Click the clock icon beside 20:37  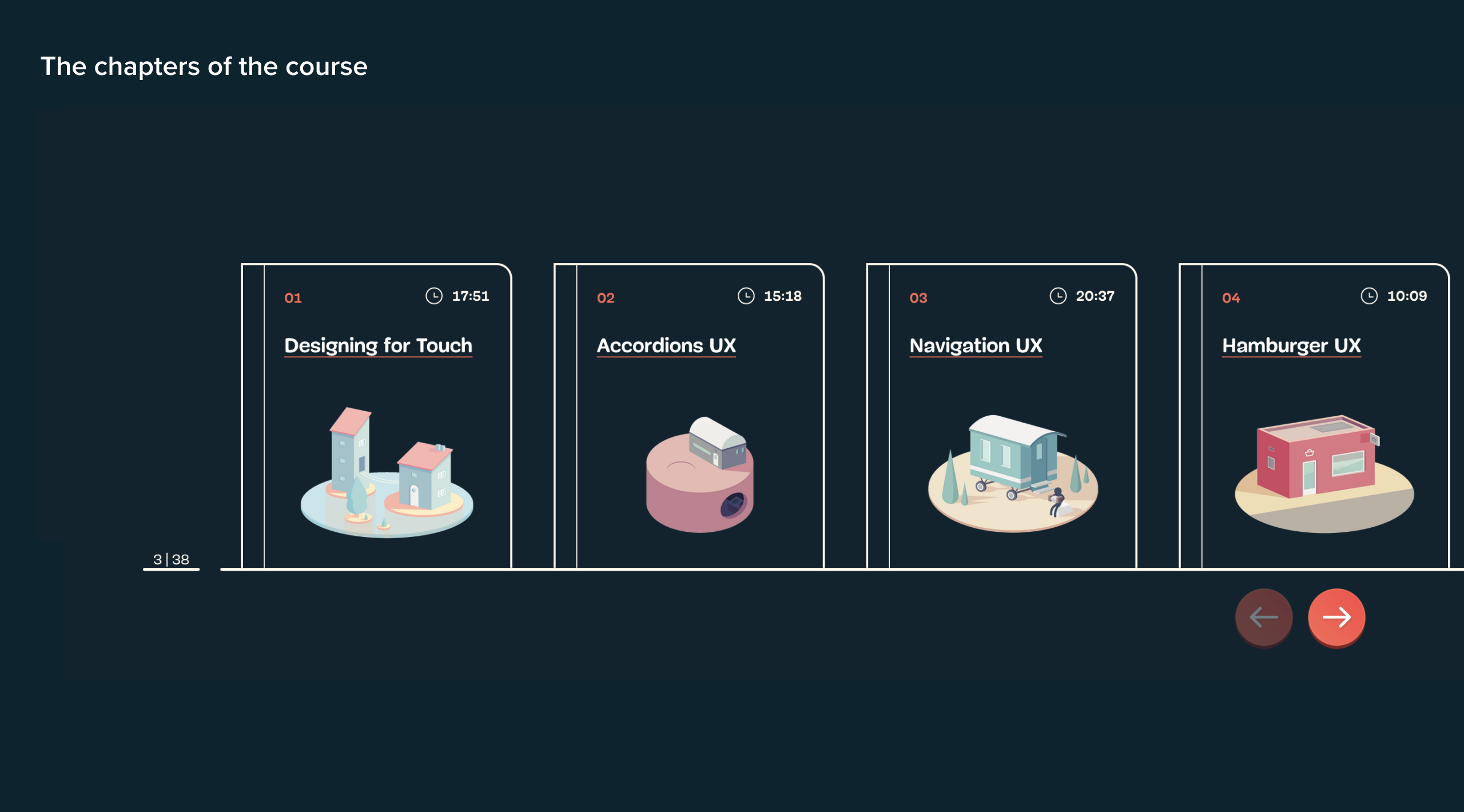point(1059,296)
